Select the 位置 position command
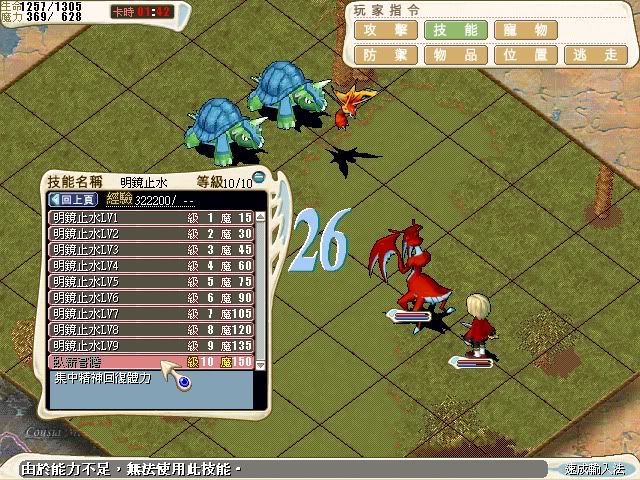Screen dimensions: 640x480 527,55
